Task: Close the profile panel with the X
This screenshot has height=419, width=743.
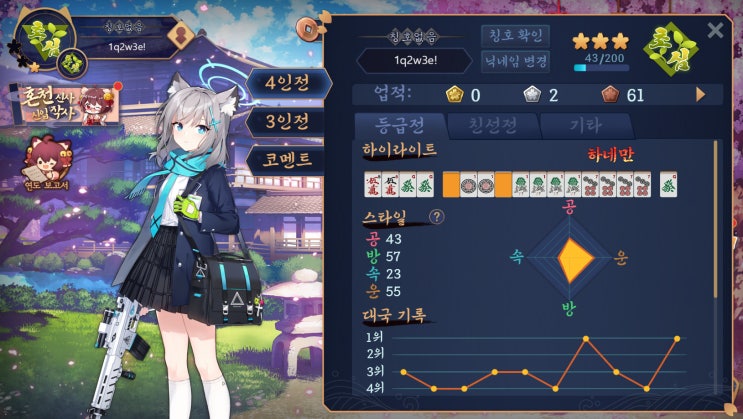Action: point(715,30)
